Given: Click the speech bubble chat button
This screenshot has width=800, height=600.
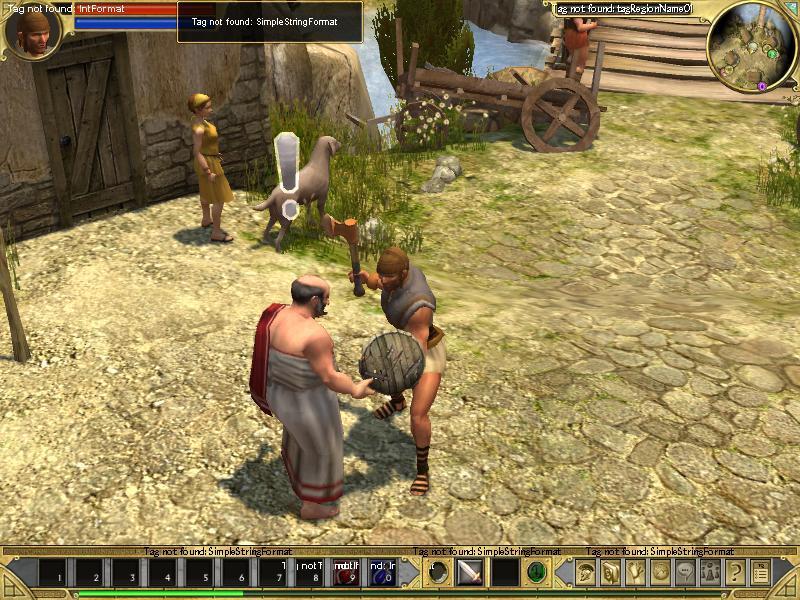Looking at the screenshot, I should 686,573.
